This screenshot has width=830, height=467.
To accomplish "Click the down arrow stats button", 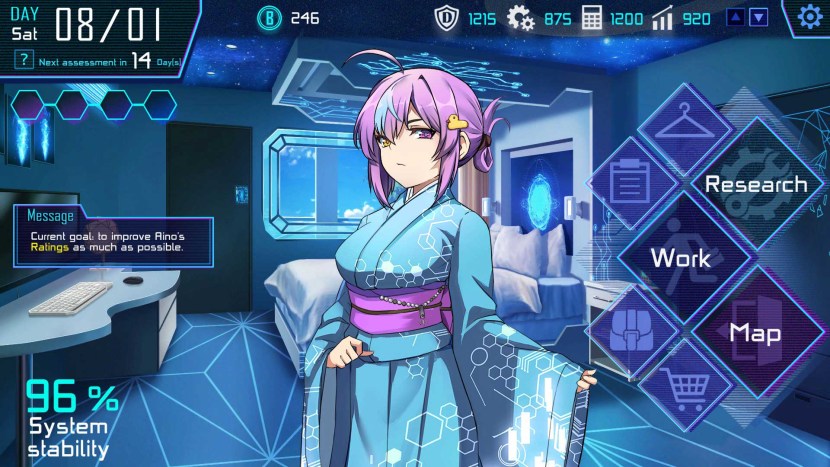I will coord(759,17).
